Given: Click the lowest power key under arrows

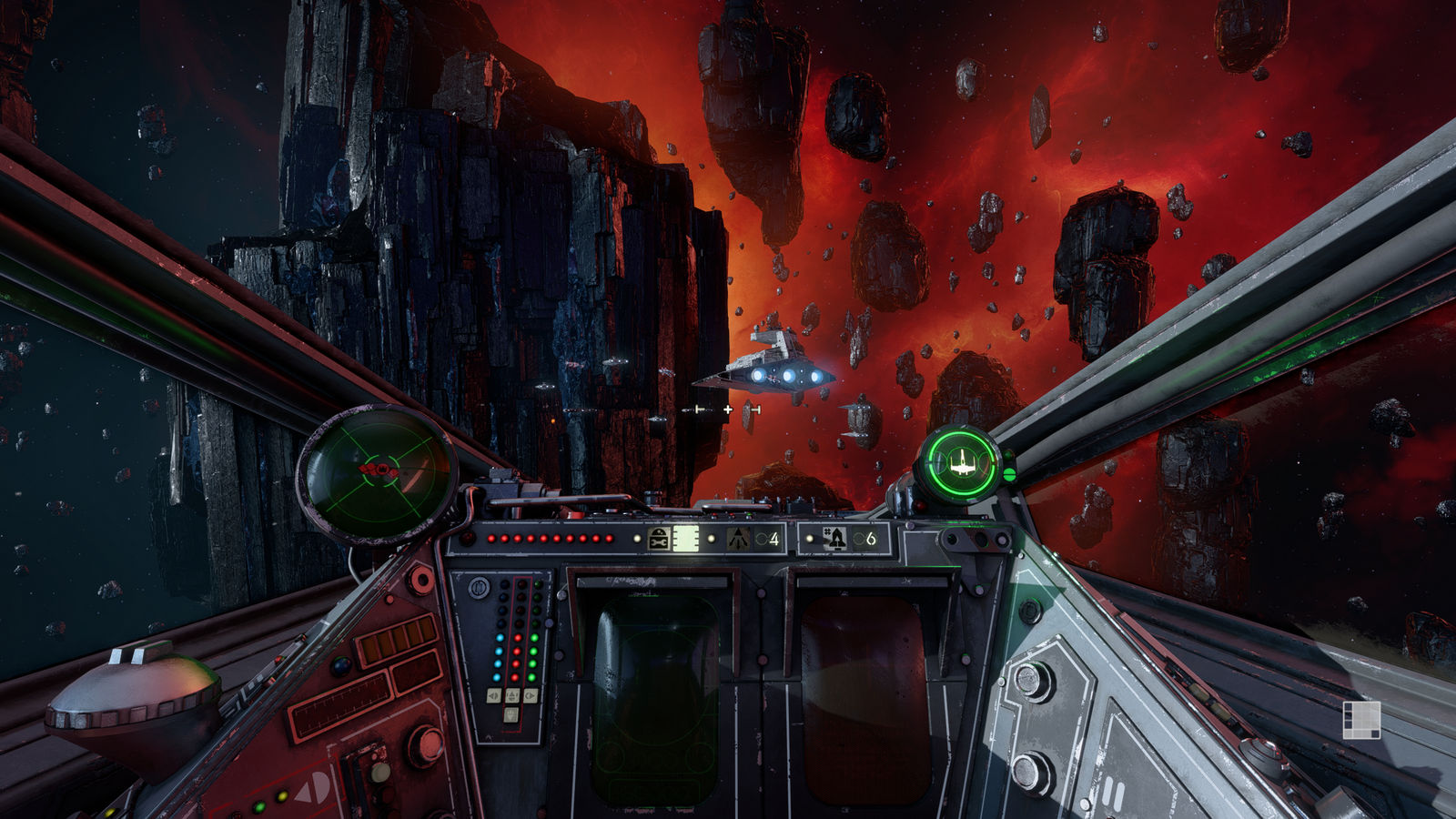Looking at the screenshot, I should 512,714.
